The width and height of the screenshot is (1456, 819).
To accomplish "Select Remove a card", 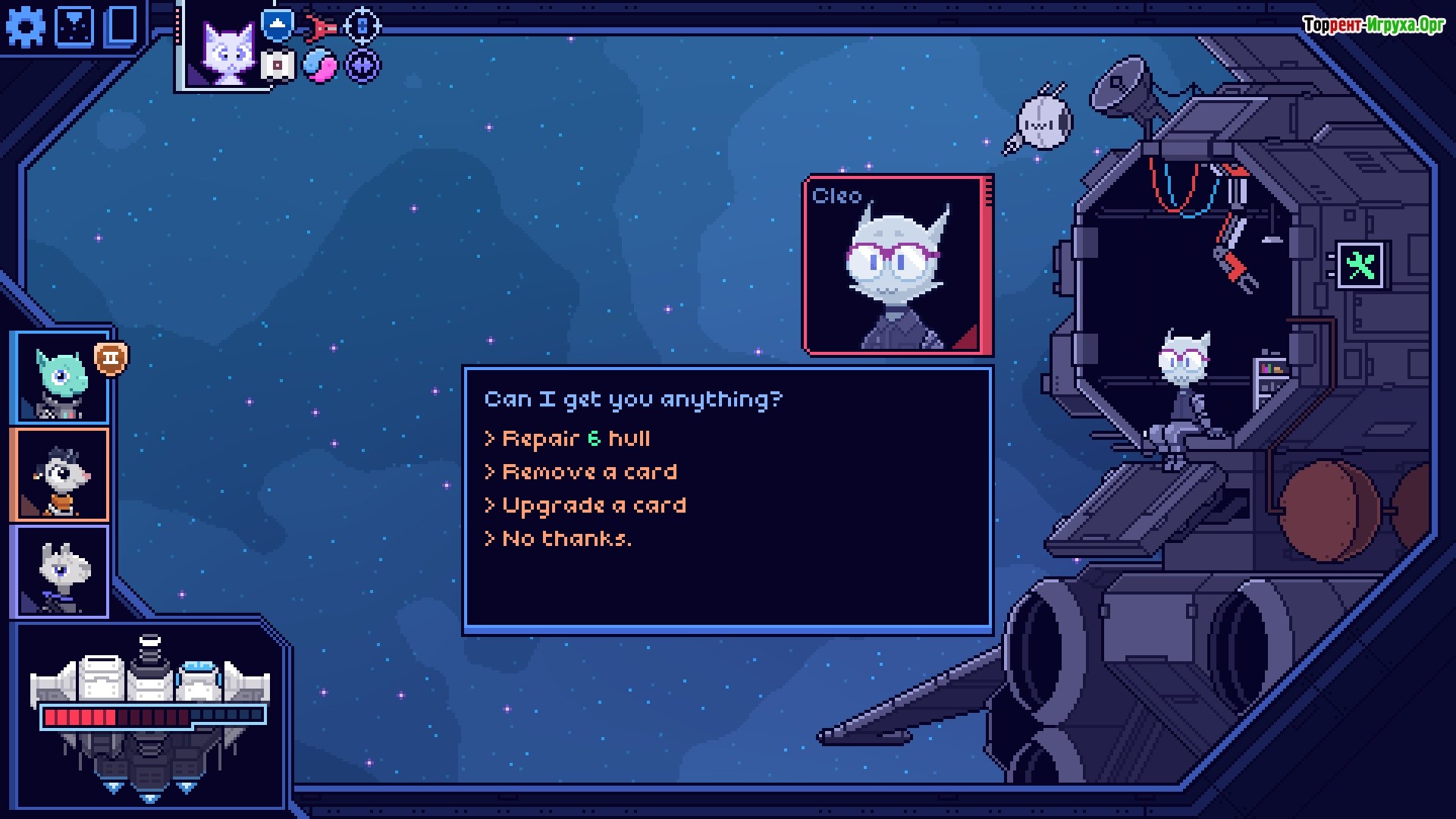I will [589, 472].
